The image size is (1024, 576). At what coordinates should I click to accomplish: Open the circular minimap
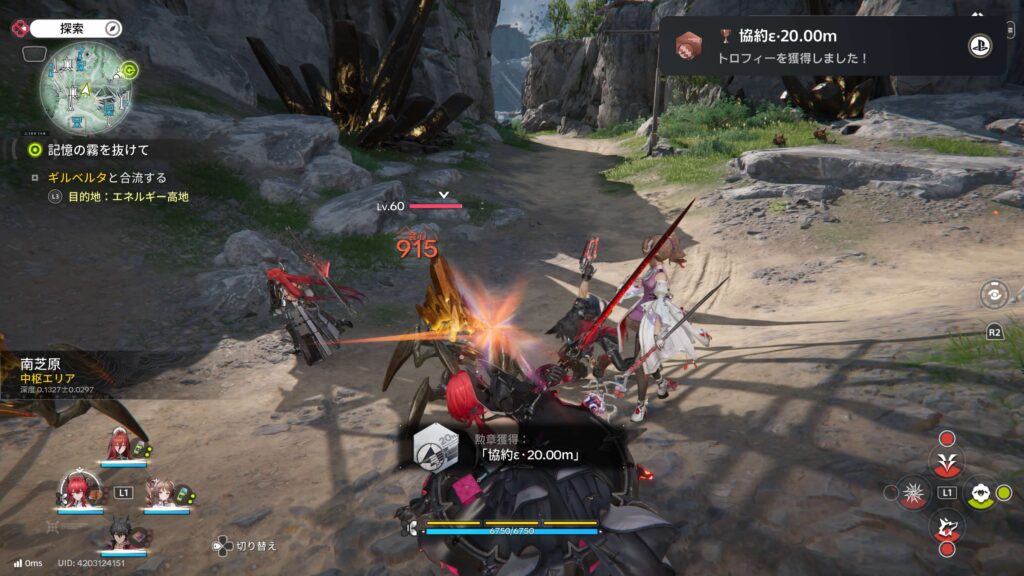[x=87, y=87]
